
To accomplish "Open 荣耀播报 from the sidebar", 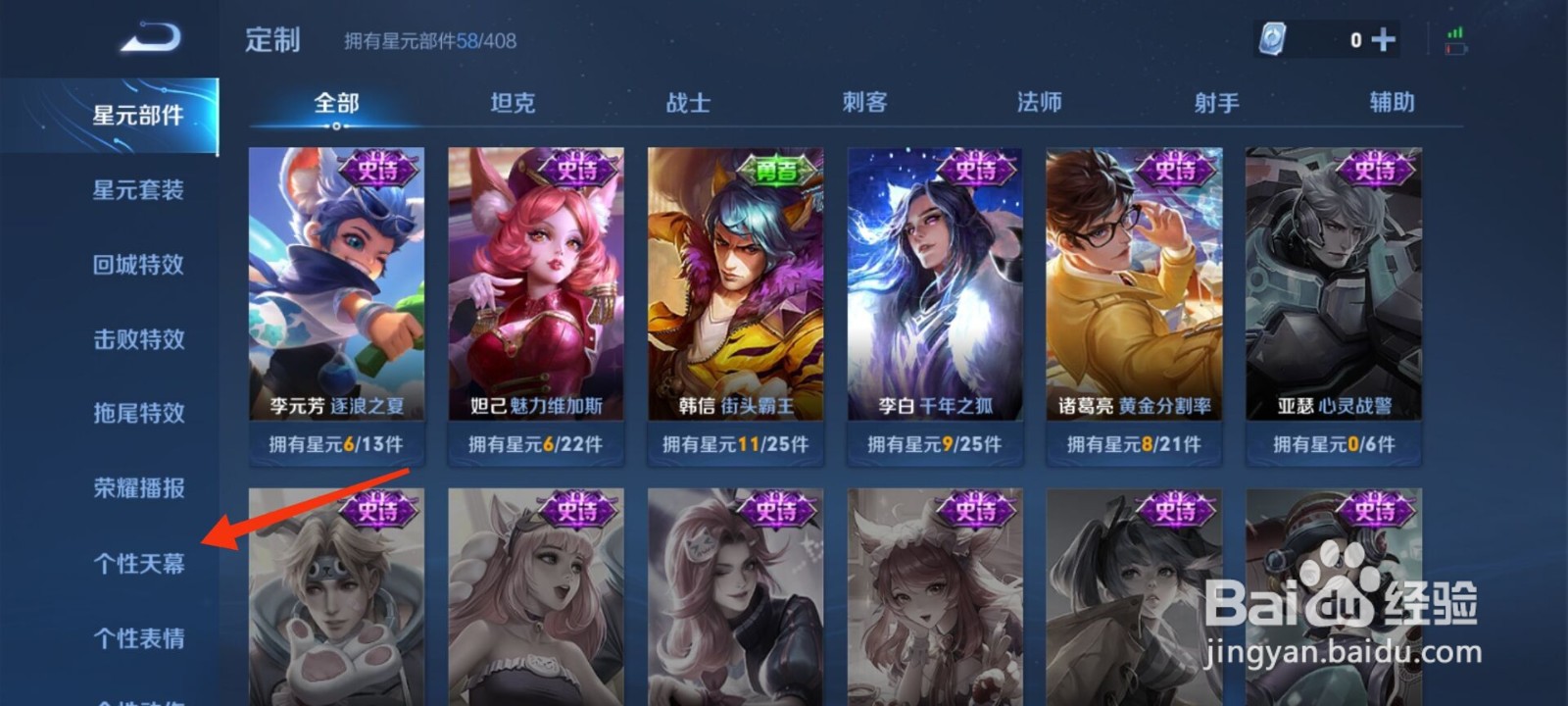I will click(x=137, y=488).
